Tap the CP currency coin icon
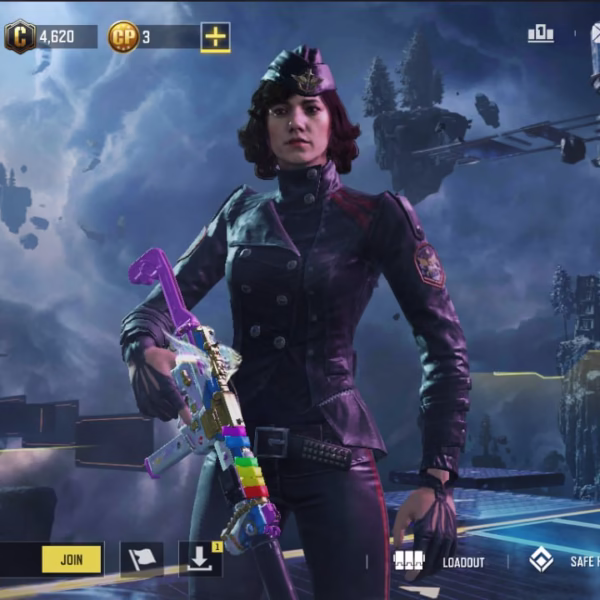This screenshot has height=600, width=600. (123, 37)
